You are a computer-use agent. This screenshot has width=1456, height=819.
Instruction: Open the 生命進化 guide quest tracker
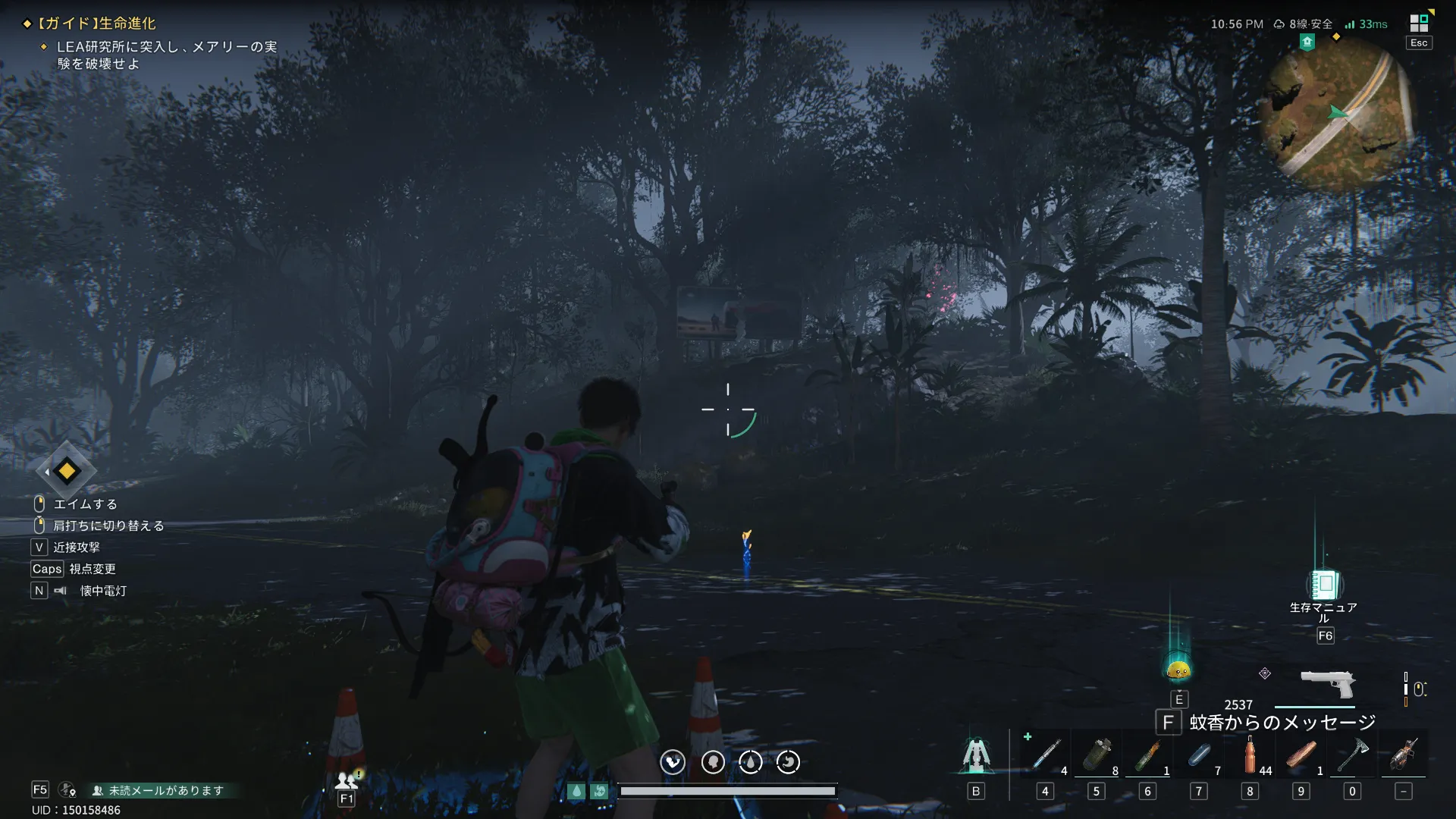pos(97,24)
